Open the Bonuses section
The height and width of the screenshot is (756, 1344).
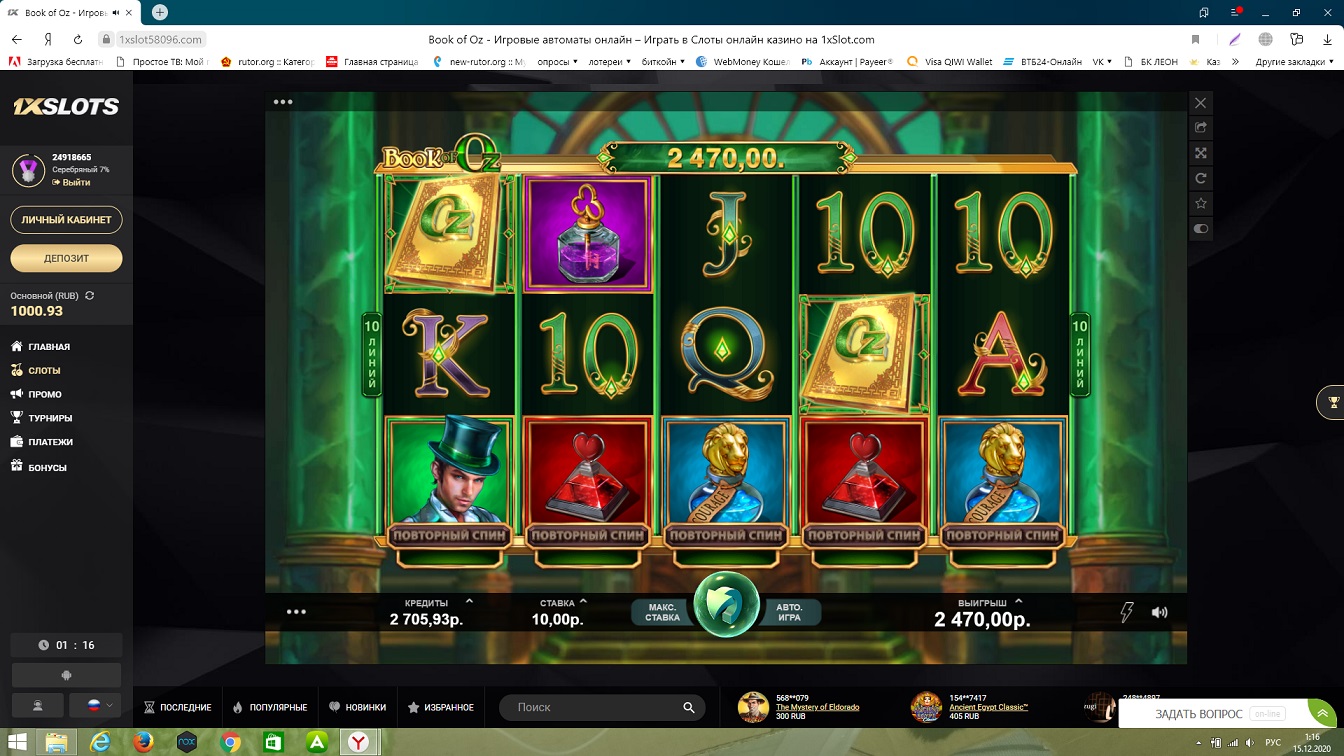pos(47,467)
